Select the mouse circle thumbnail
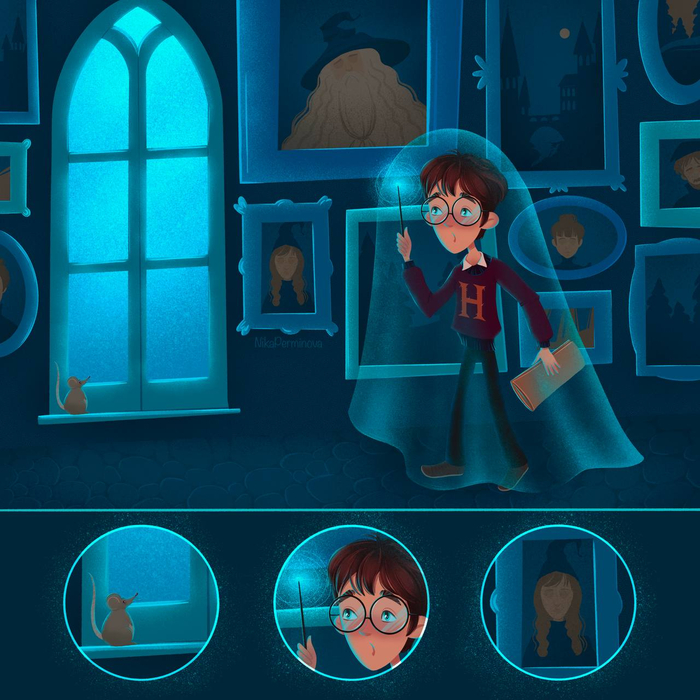The image size is (700, 700). coord(141,602)
